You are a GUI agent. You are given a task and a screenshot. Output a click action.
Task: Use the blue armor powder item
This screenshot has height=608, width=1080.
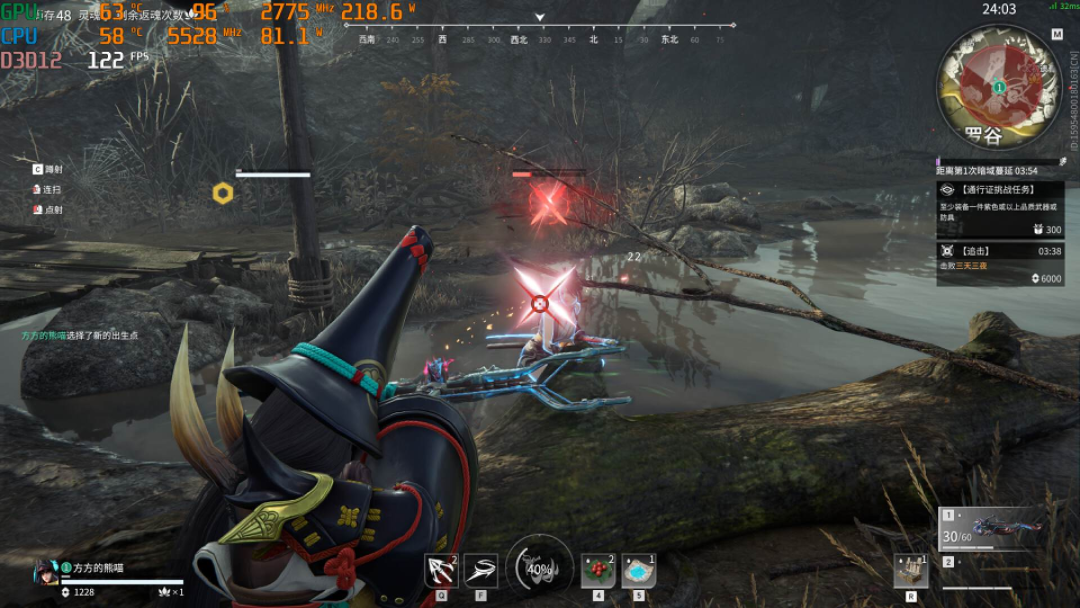pyautogui.click(x=639, y=571)
